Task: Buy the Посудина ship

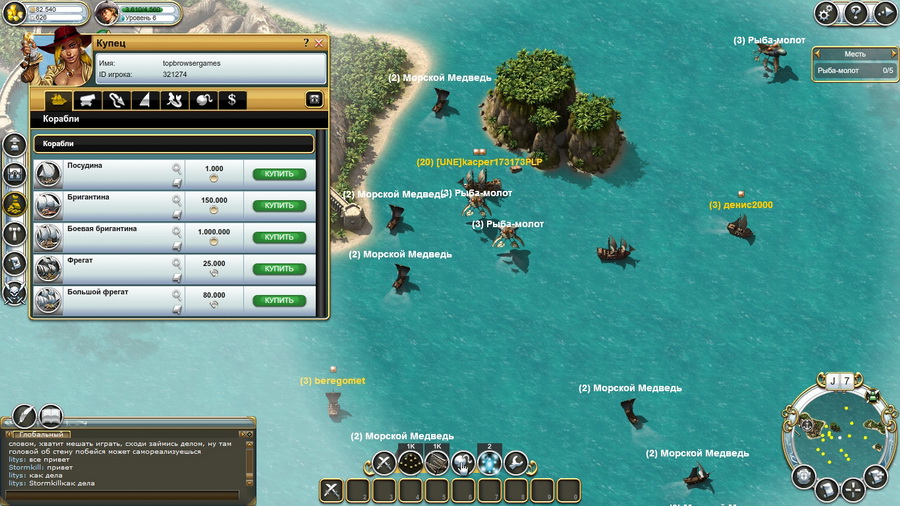Action: click(x=279, y=174)
